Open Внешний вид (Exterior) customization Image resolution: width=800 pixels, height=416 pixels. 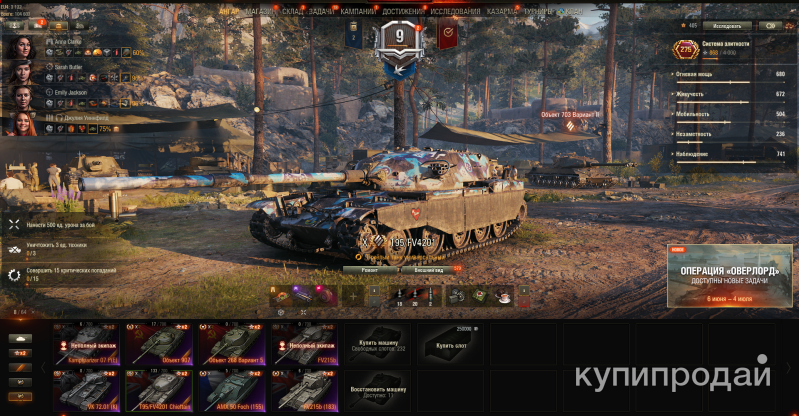point(429,269)
